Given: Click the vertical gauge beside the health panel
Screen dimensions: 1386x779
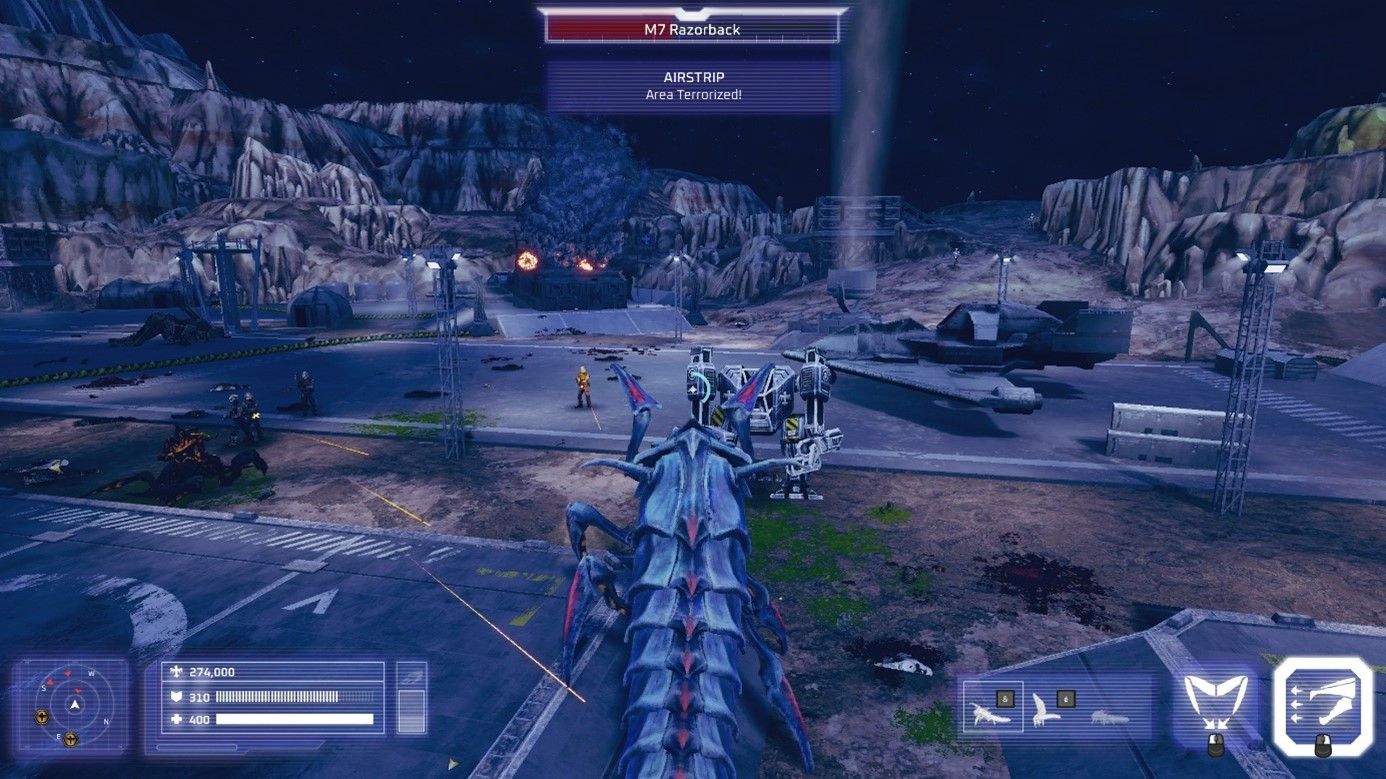Looking at the screenshot, I should point(411,697).
